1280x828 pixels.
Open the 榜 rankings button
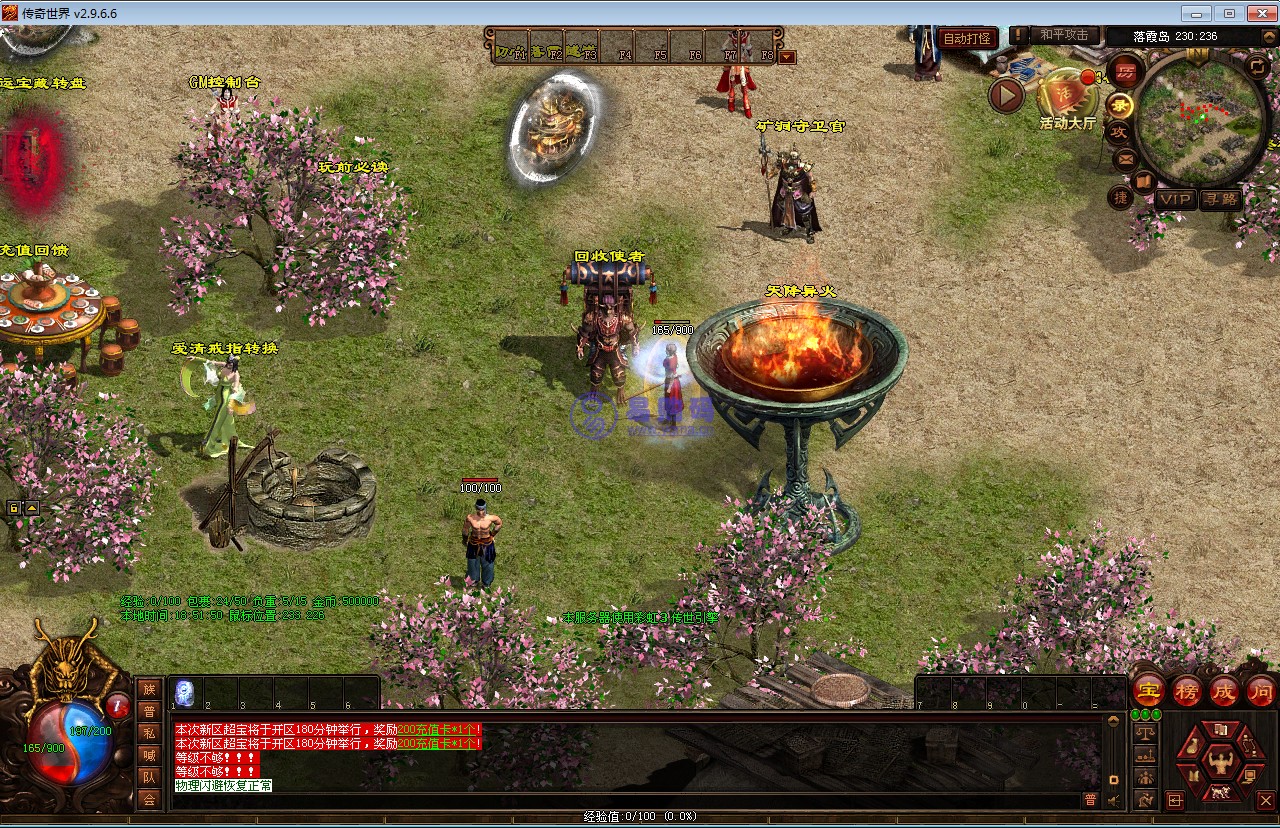point(1187,690)
